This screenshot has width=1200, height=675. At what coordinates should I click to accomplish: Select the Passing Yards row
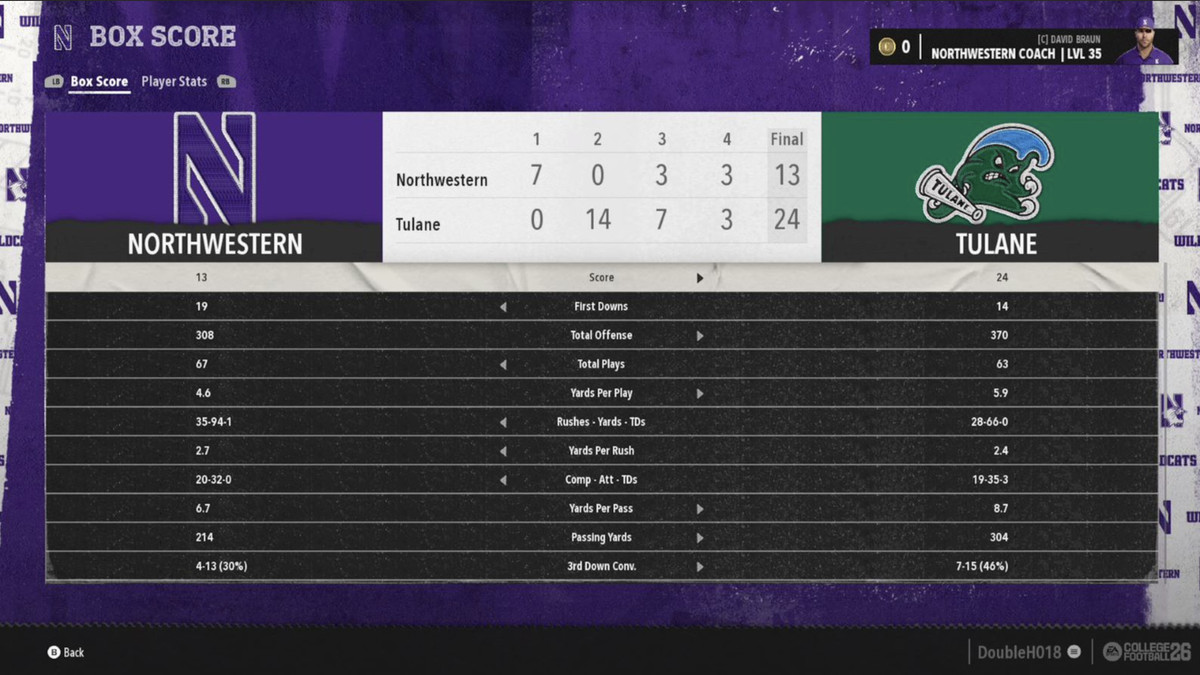coord(601,538)
